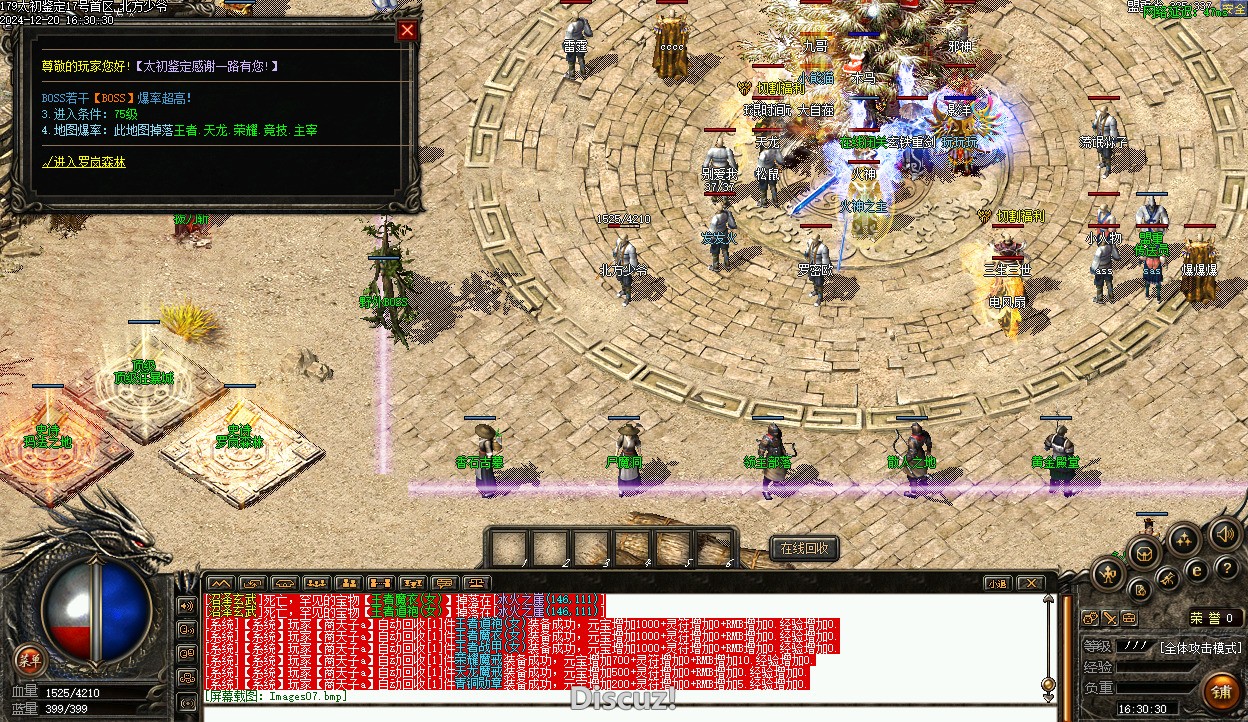Screen dimensions: 1248x722
Task: Close the NPC dialogue window
Action: [407, 30]
